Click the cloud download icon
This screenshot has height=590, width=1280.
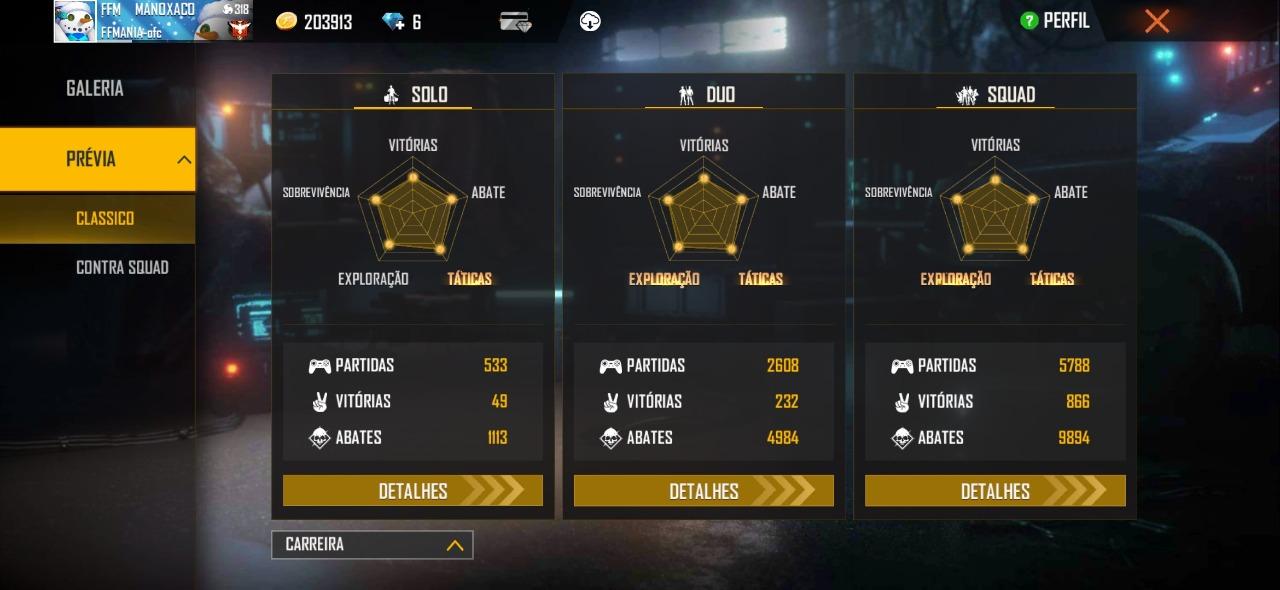(591, 22)
